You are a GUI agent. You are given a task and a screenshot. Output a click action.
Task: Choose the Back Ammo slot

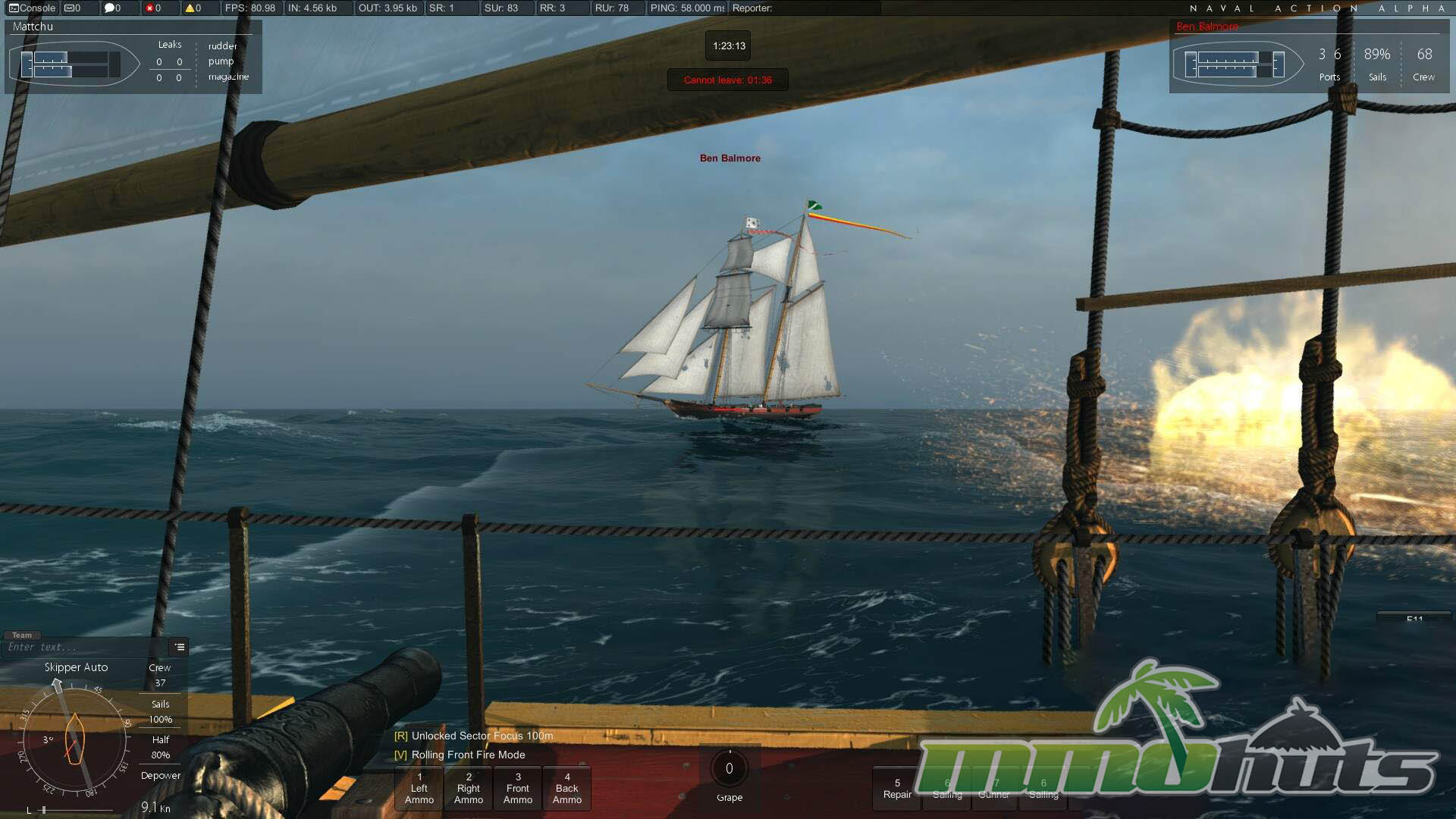pos(566,789)
